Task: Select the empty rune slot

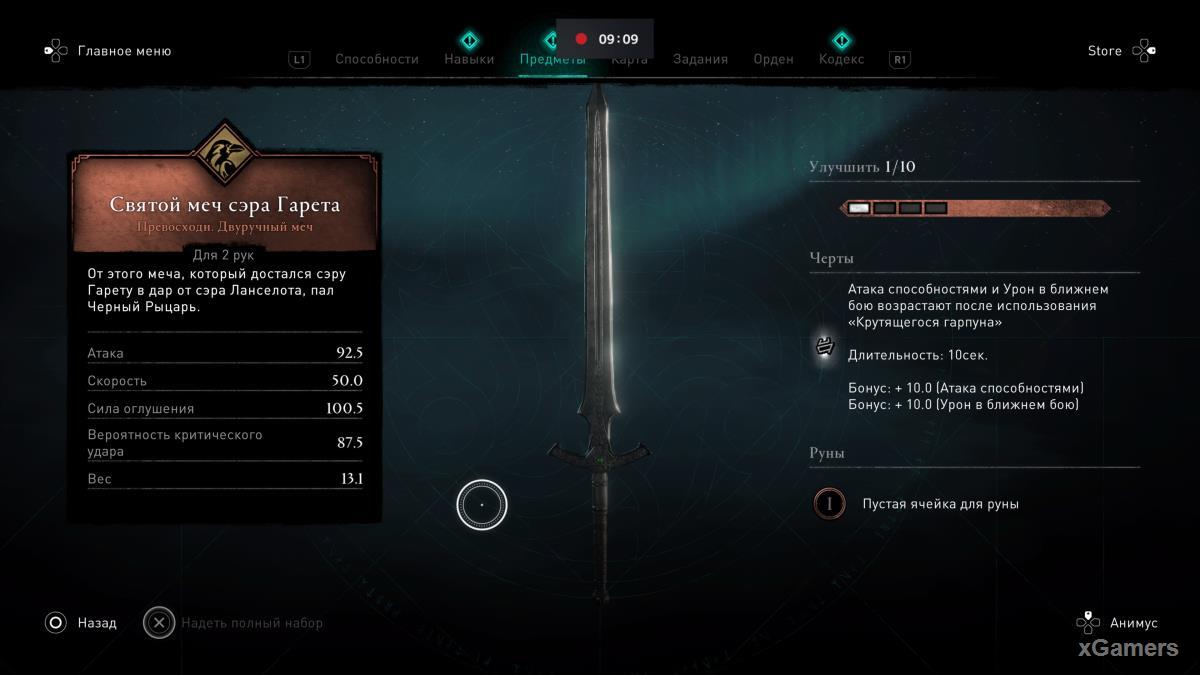Action: pyautogui.click(x=829, y=504)
